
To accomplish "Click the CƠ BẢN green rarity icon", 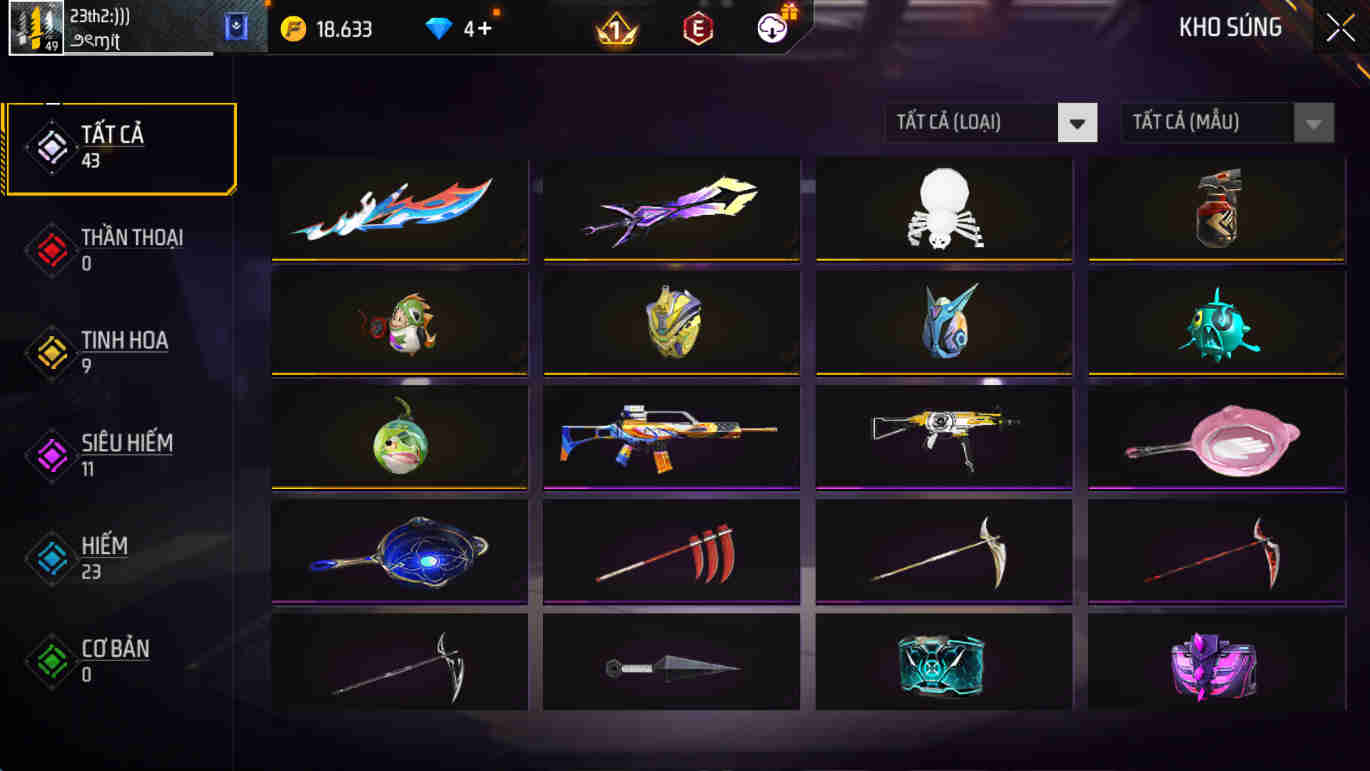I will click(x=52, y=661).
